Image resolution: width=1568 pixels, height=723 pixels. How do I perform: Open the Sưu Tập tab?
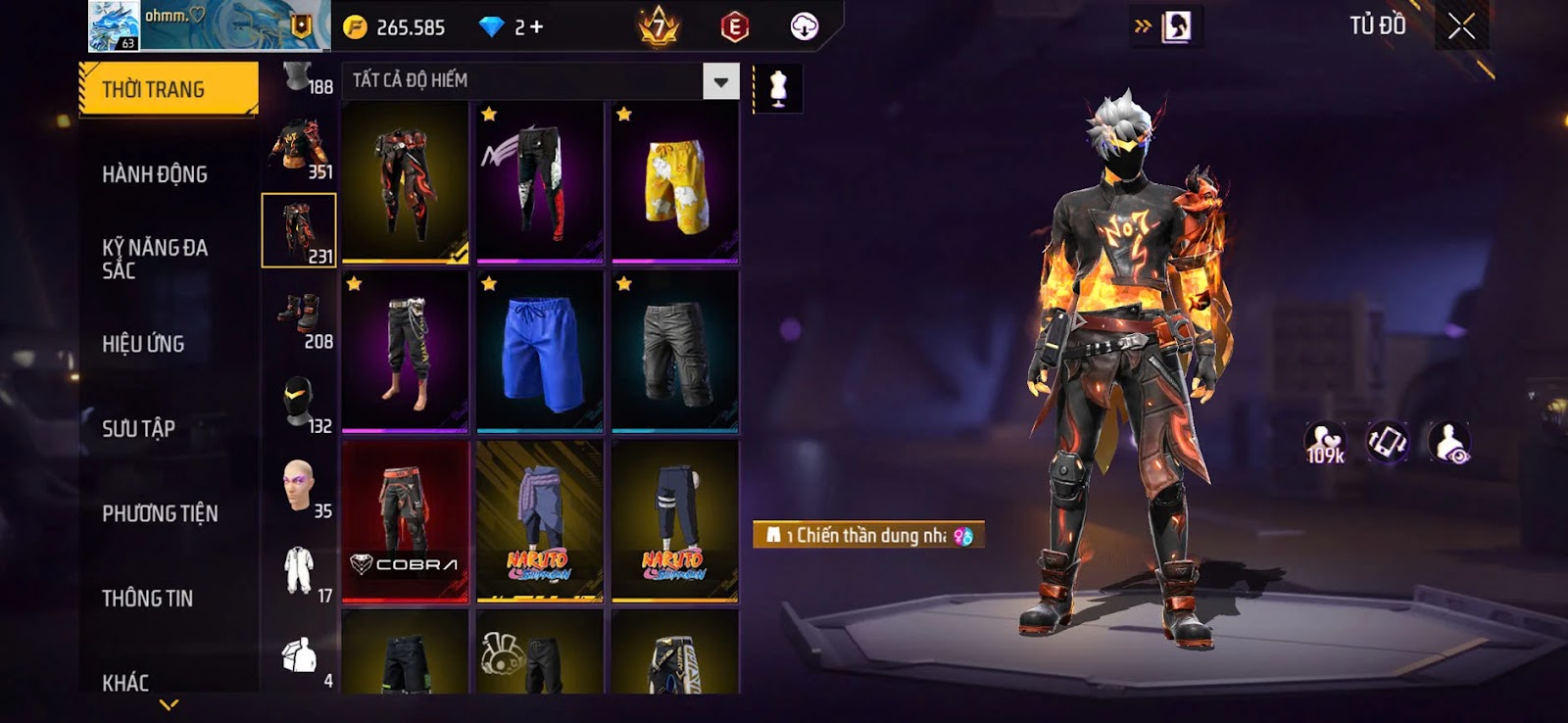coord(138,429)
